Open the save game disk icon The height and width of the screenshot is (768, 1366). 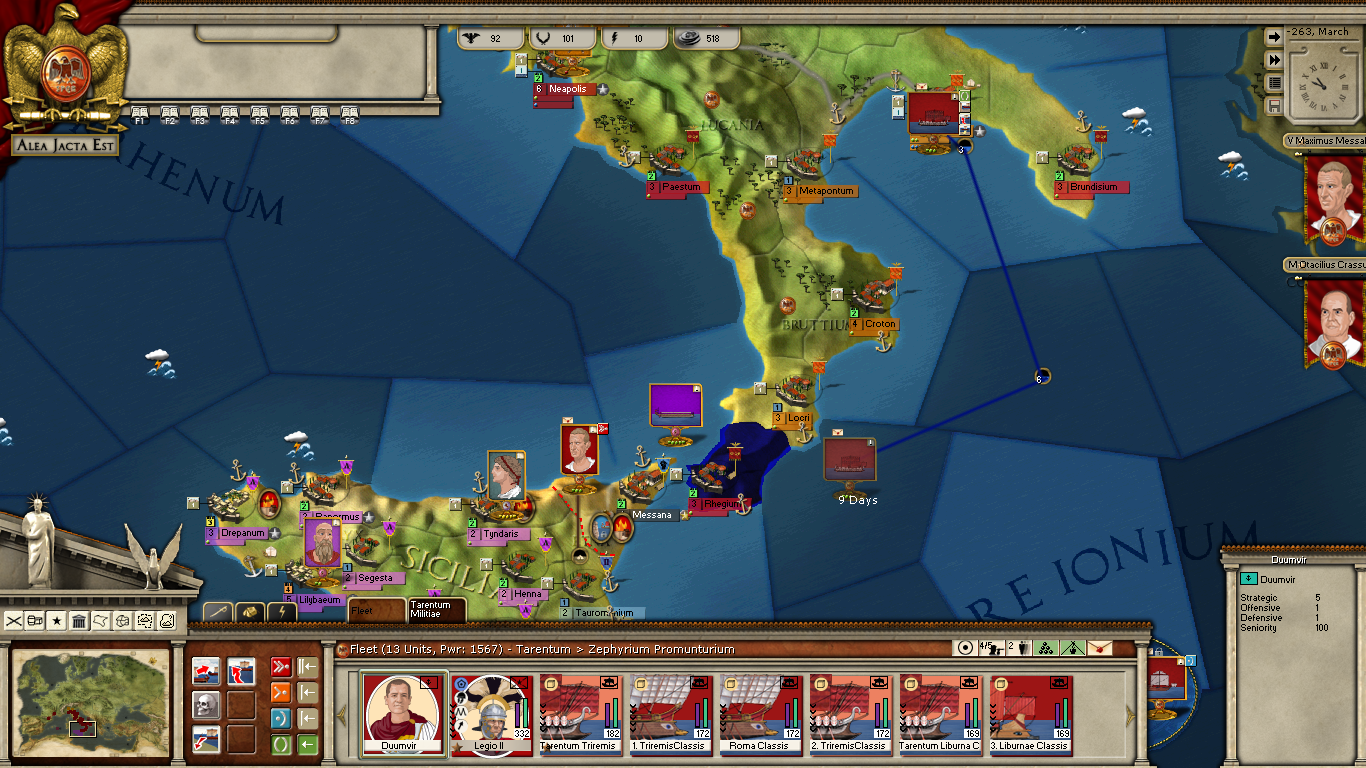pyautogui.click(x=1274, y=105)
